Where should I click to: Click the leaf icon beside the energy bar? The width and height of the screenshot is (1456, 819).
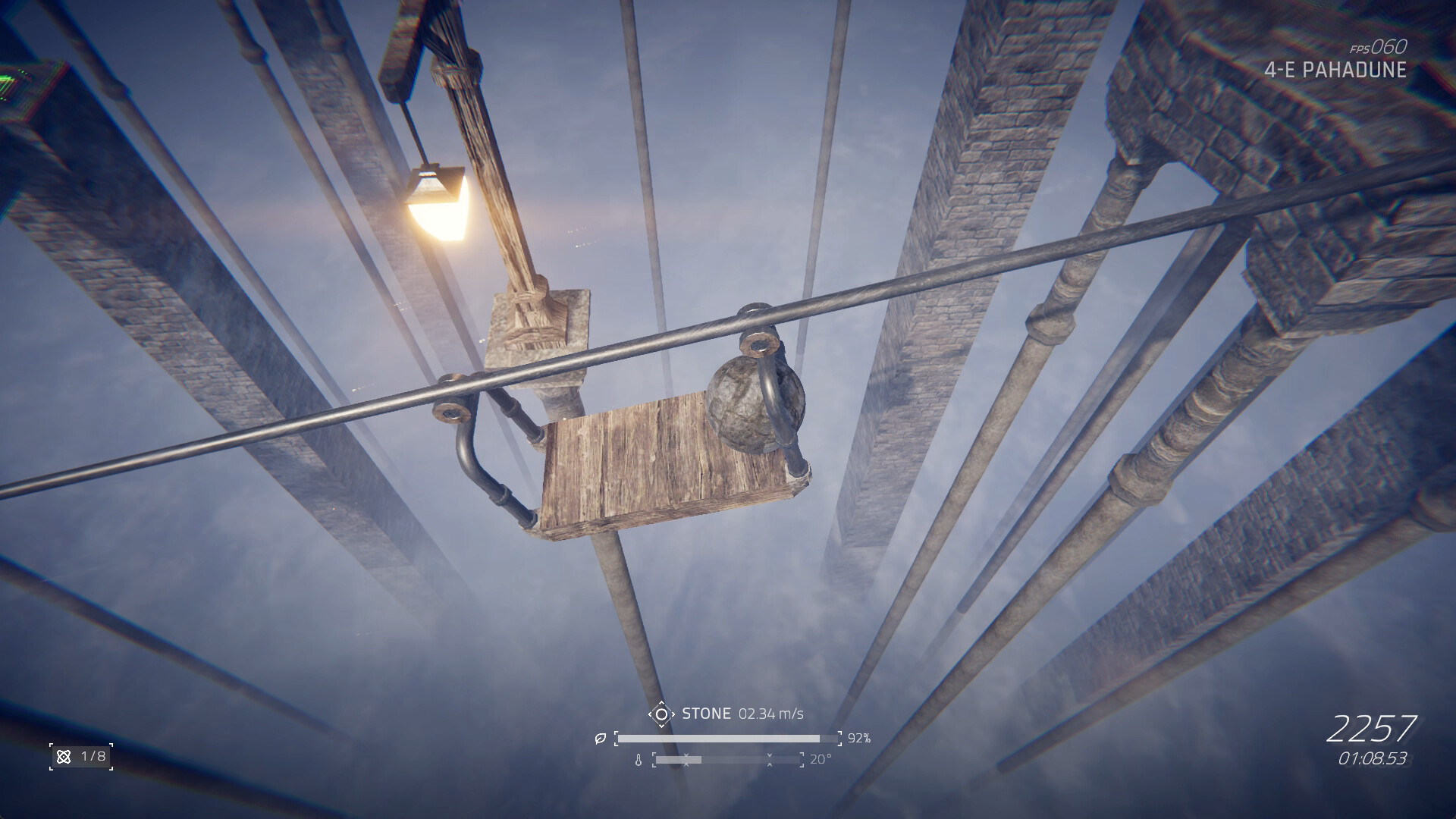[601, 738]
